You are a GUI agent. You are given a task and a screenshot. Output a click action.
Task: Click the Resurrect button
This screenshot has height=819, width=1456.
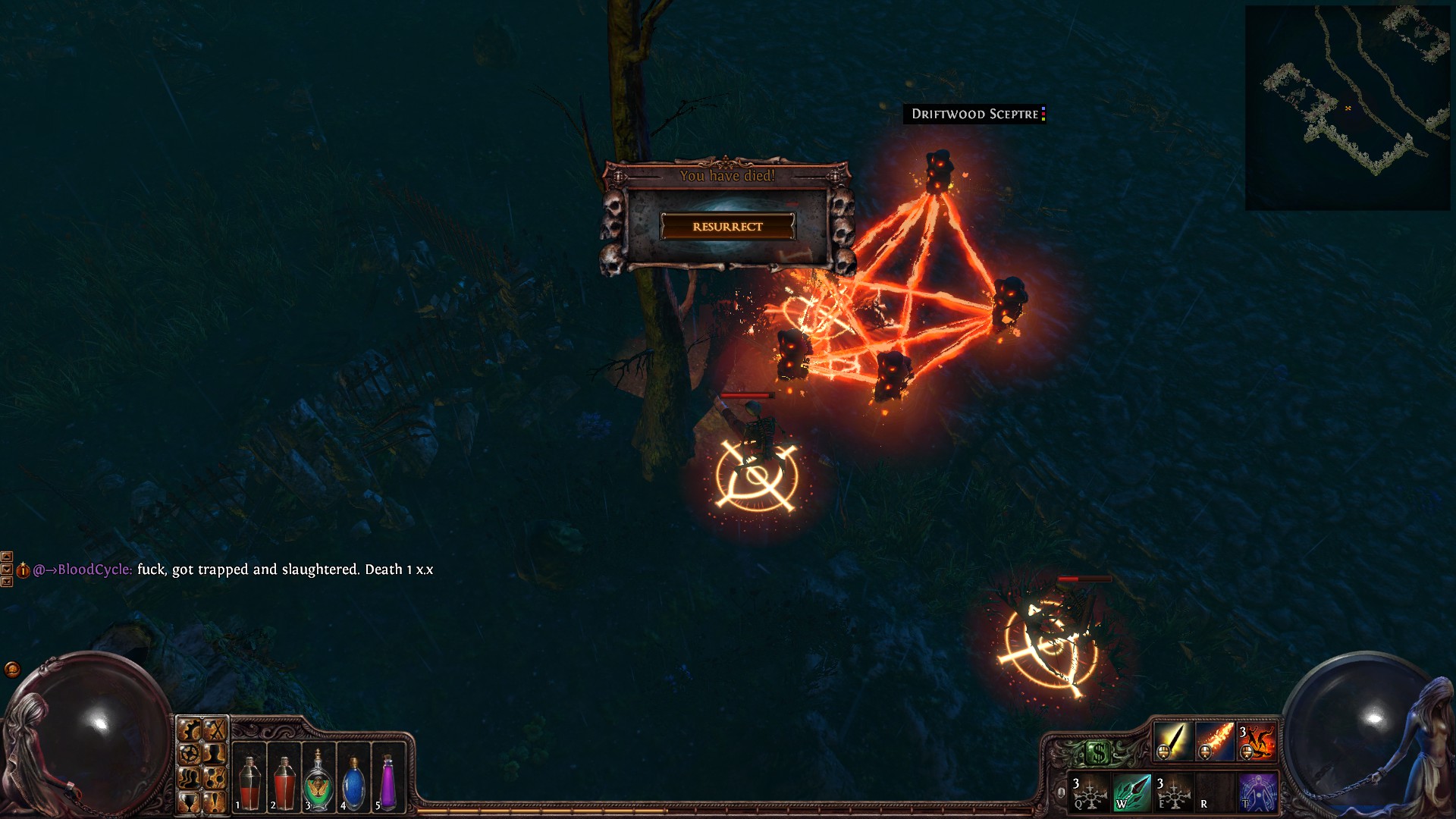point(727,226)
